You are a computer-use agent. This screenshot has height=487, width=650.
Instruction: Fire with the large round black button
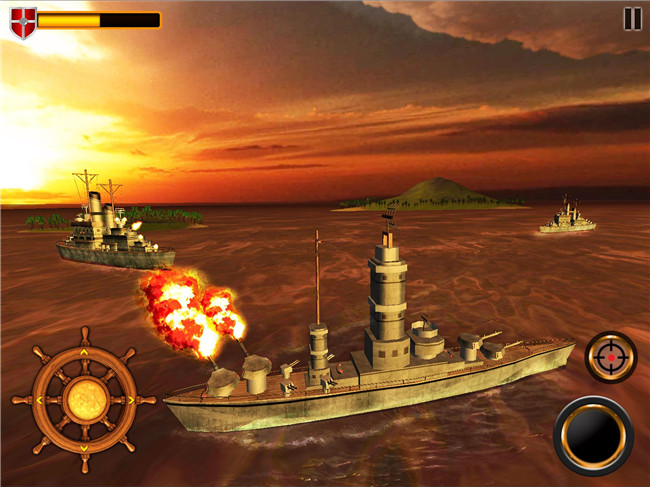point(593,436)
